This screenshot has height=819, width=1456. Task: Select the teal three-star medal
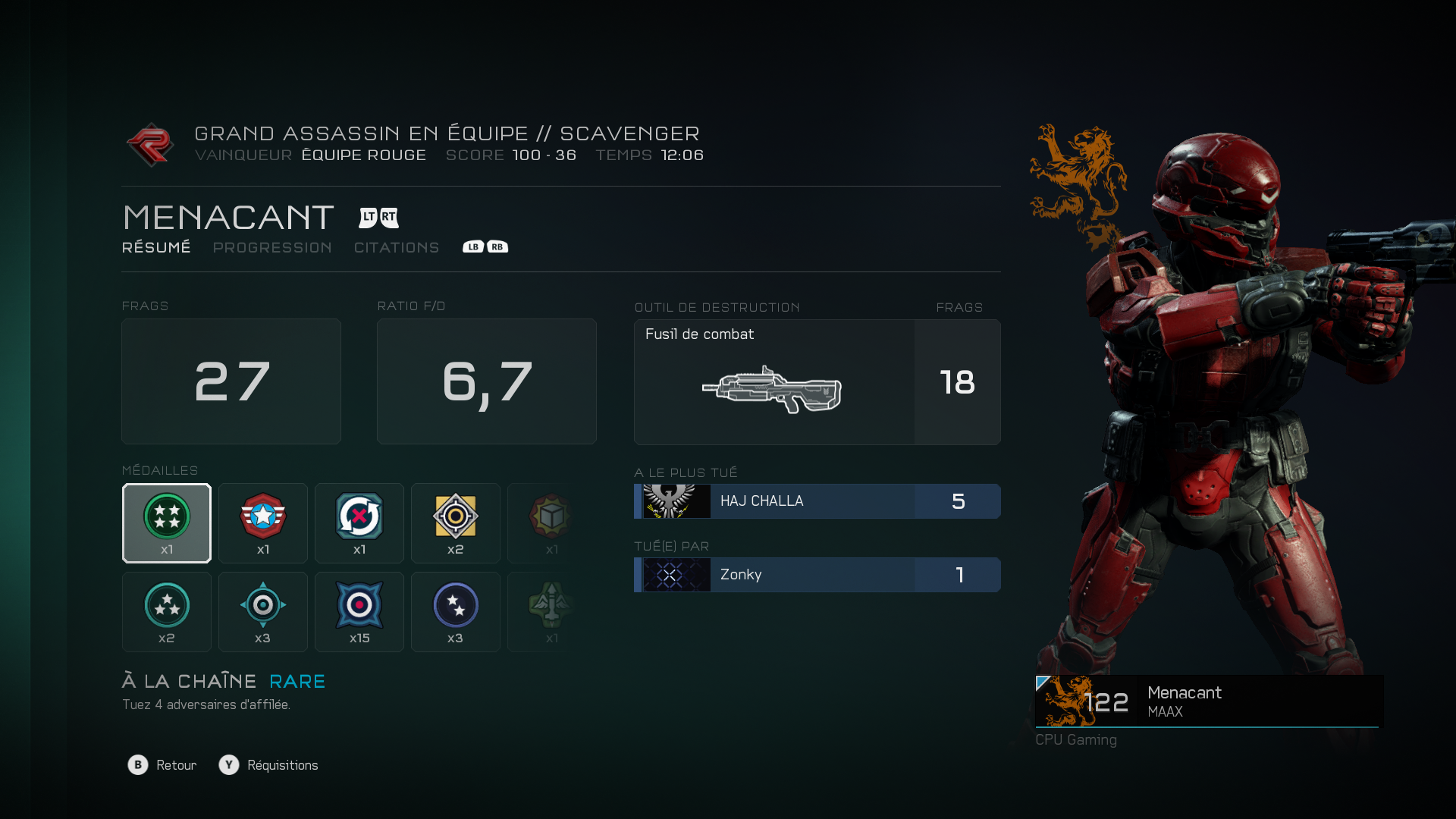pyautogui.click(x=167, y=612)
